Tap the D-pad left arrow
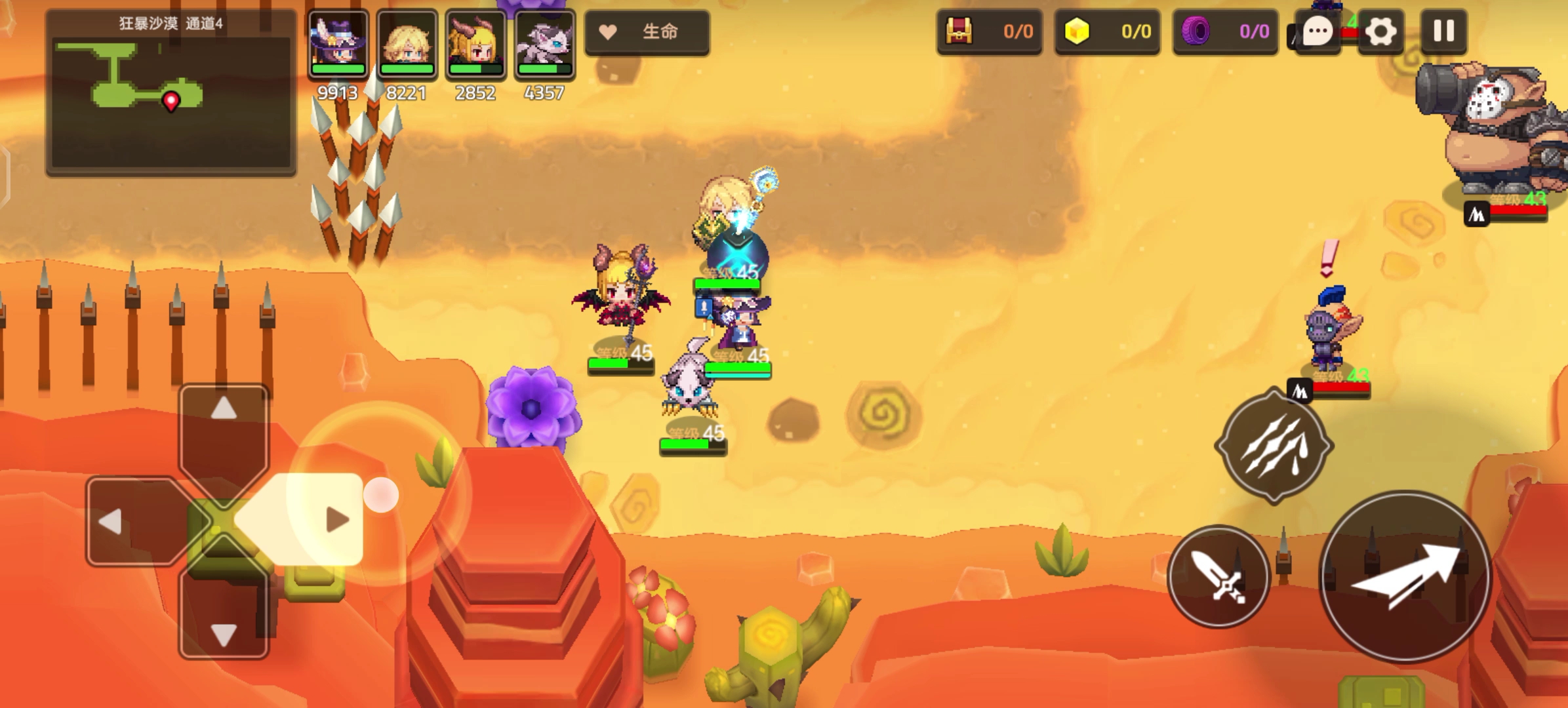The width and height of the screenshot is (1568, 708). (x=111, y=522)
